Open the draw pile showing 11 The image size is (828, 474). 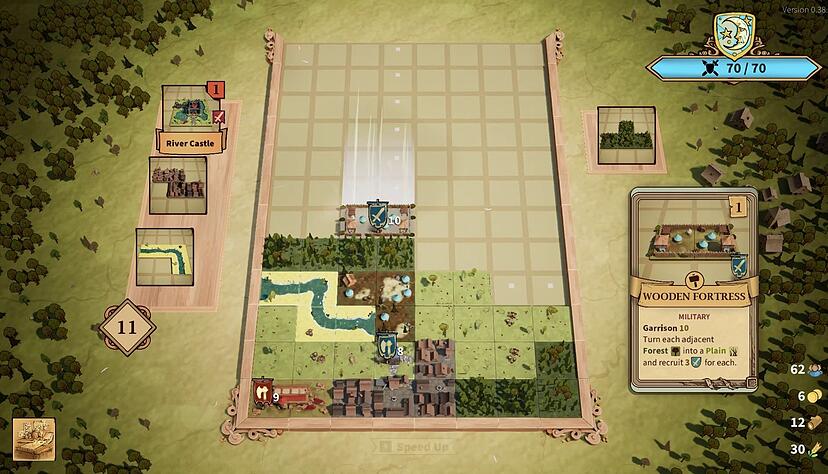[x=129, y=326]
